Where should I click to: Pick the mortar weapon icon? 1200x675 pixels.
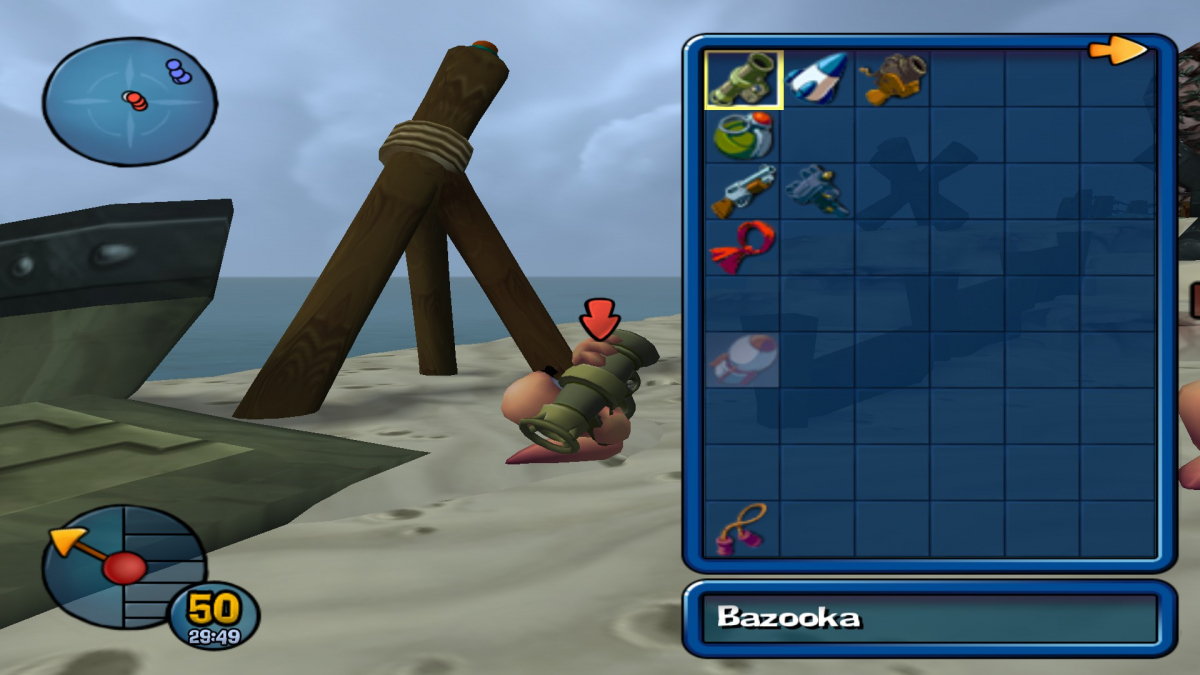(892, 79)
